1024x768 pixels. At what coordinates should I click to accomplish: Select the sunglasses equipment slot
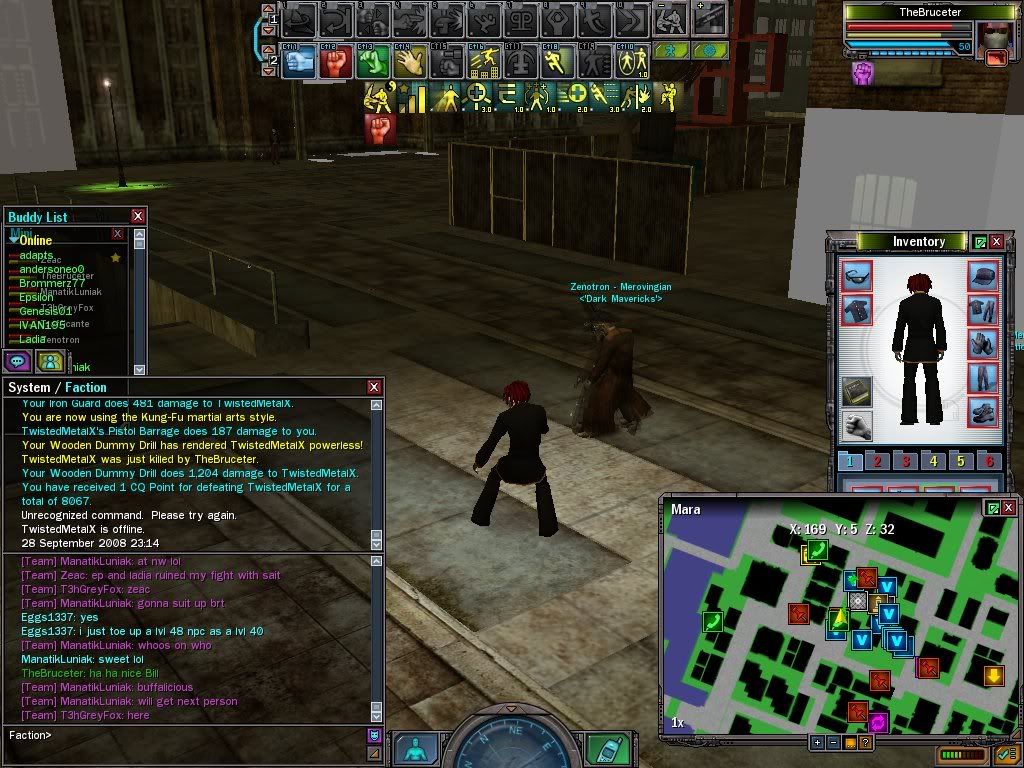click(x=857, y=276)
